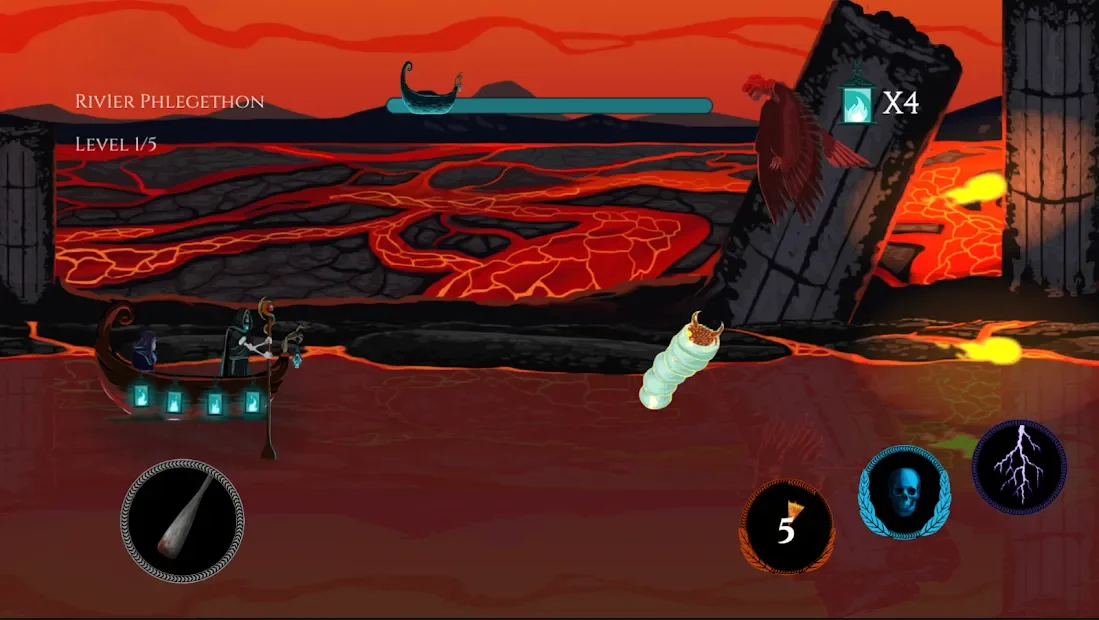
Task: Activate the blue skull ability
Action: click(x=904, y=493)
